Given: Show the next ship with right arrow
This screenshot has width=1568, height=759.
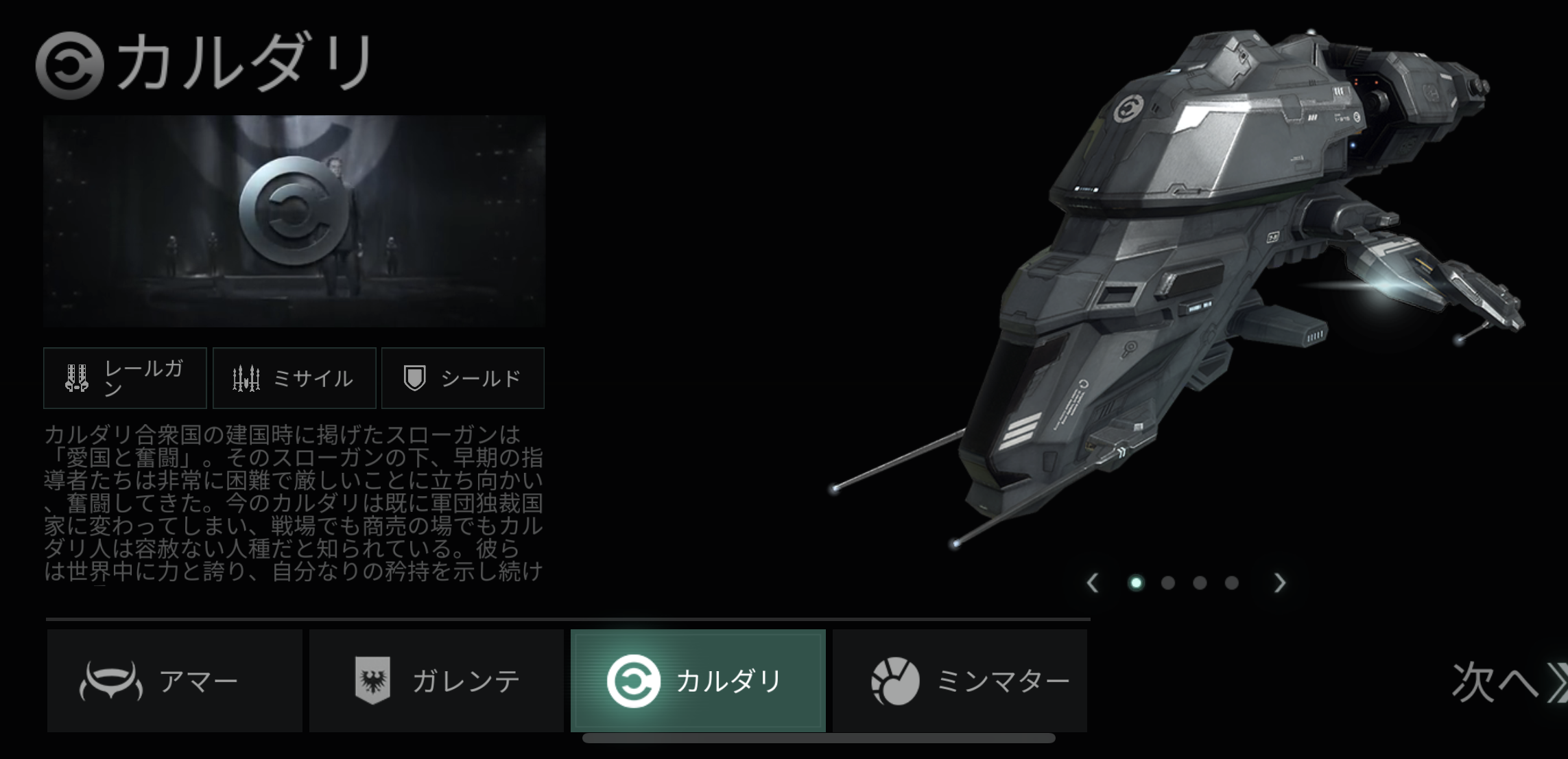Looking at the screenshot, I should click(1280, 583).
